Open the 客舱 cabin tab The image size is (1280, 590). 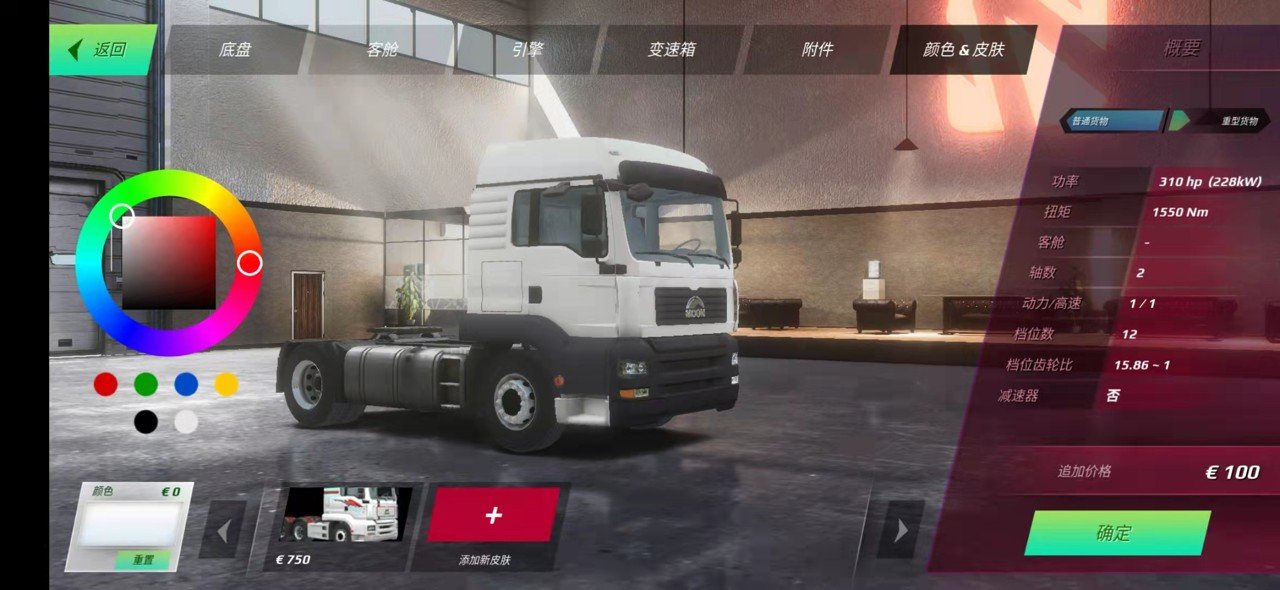pos(382,50)
